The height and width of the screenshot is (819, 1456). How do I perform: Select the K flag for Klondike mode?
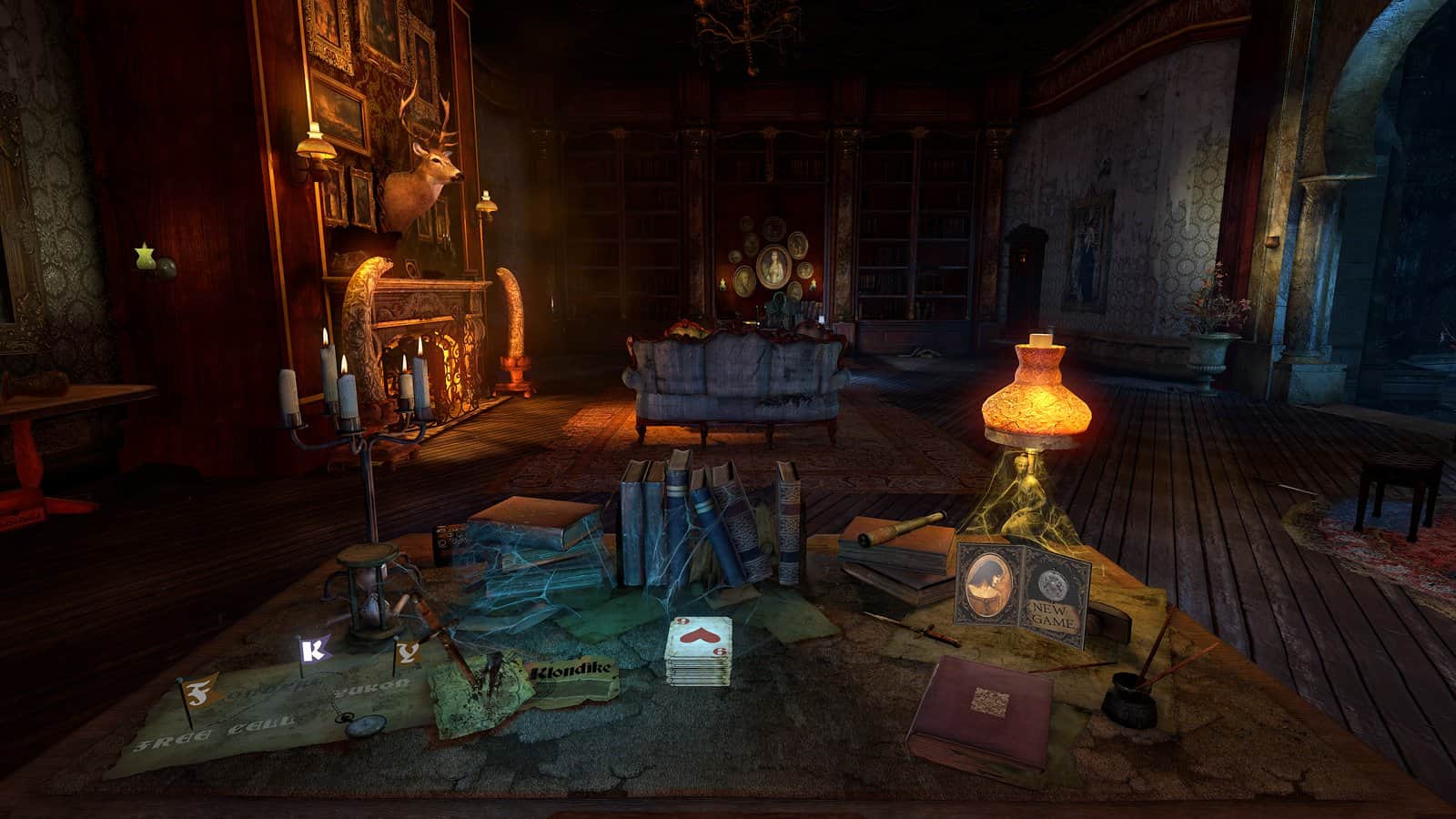tap(312, 651)
